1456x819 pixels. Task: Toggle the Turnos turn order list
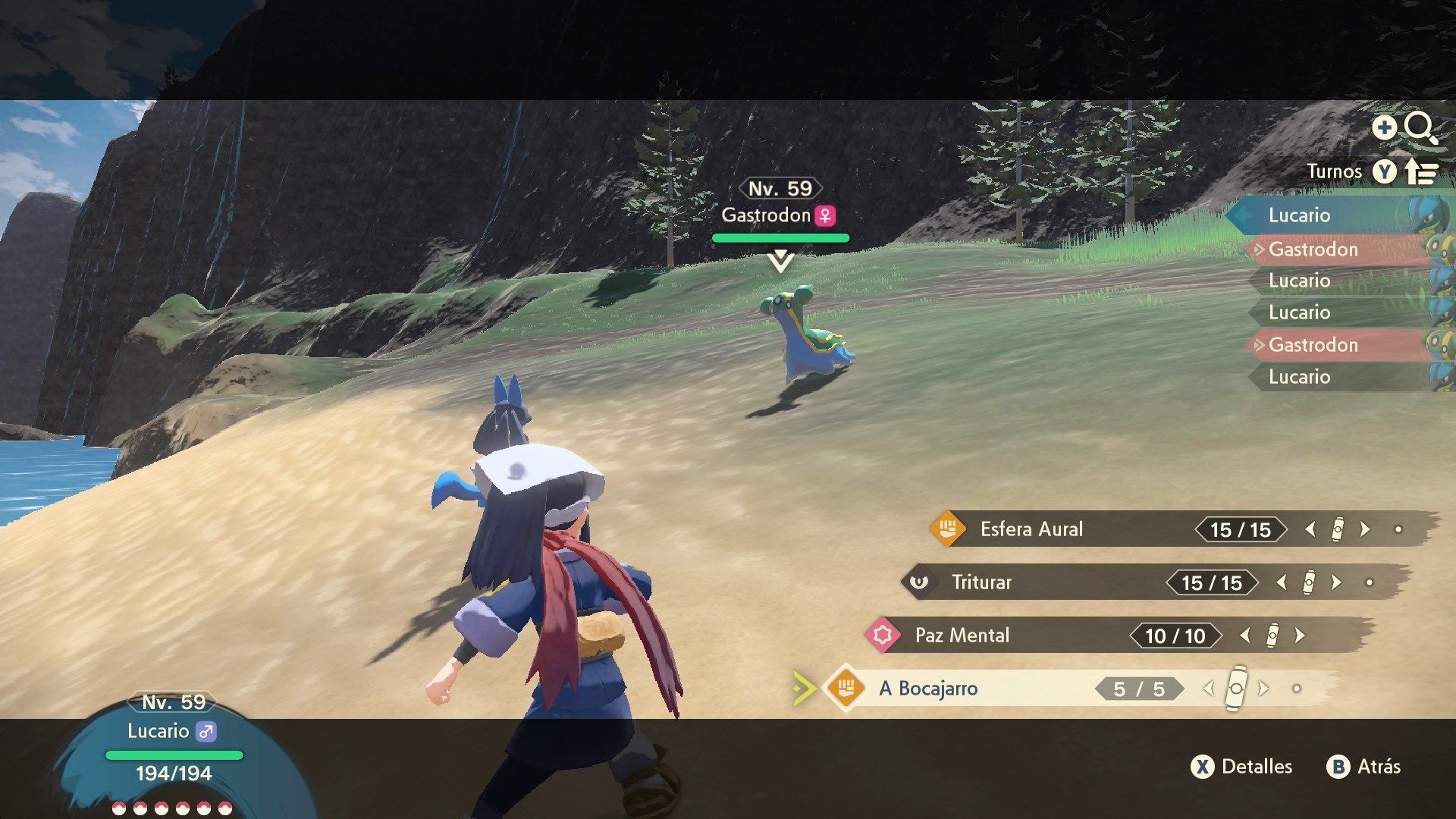(x=1384, y=172)
